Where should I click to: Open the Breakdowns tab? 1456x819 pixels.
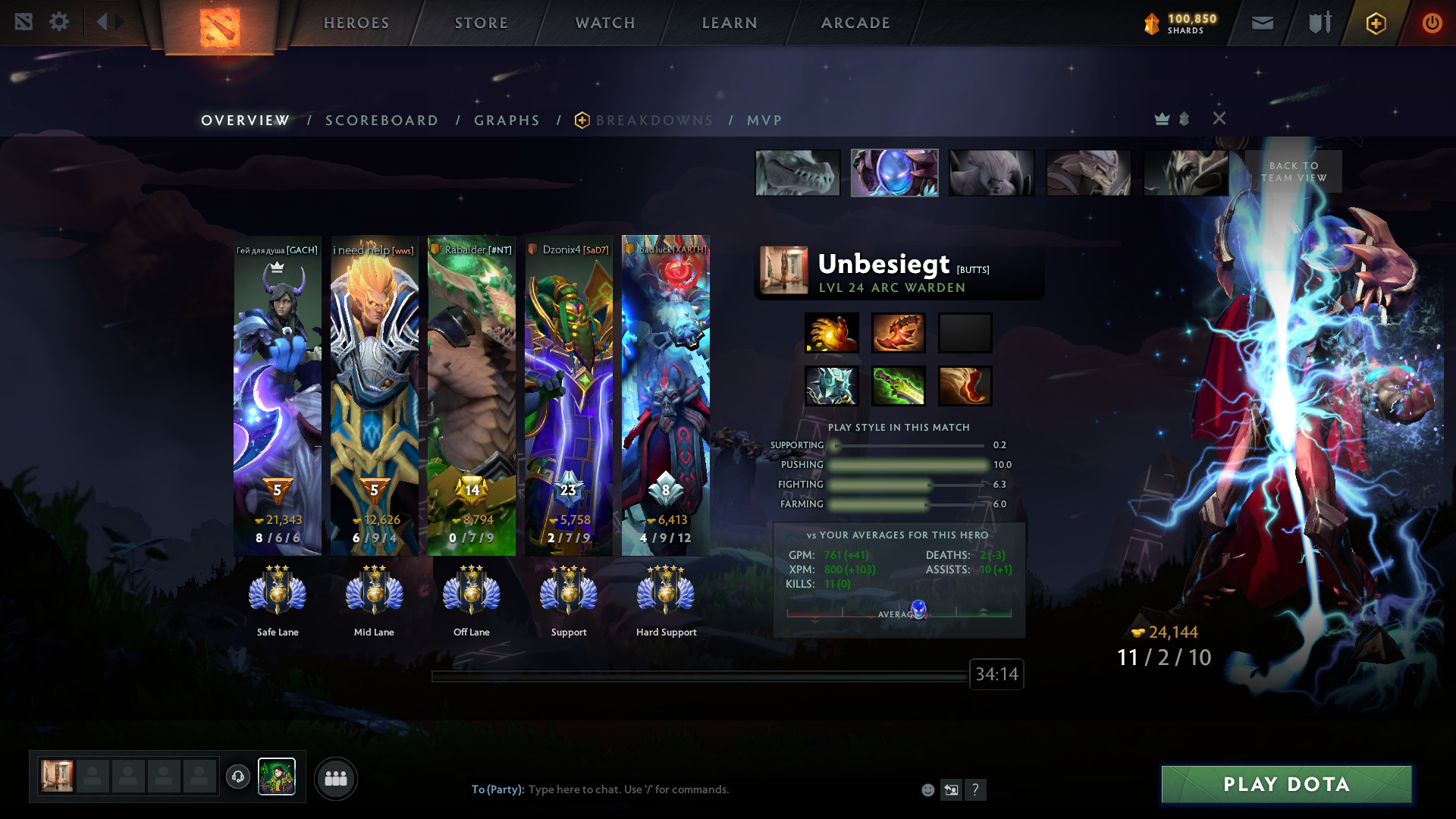tap(654, 121)
